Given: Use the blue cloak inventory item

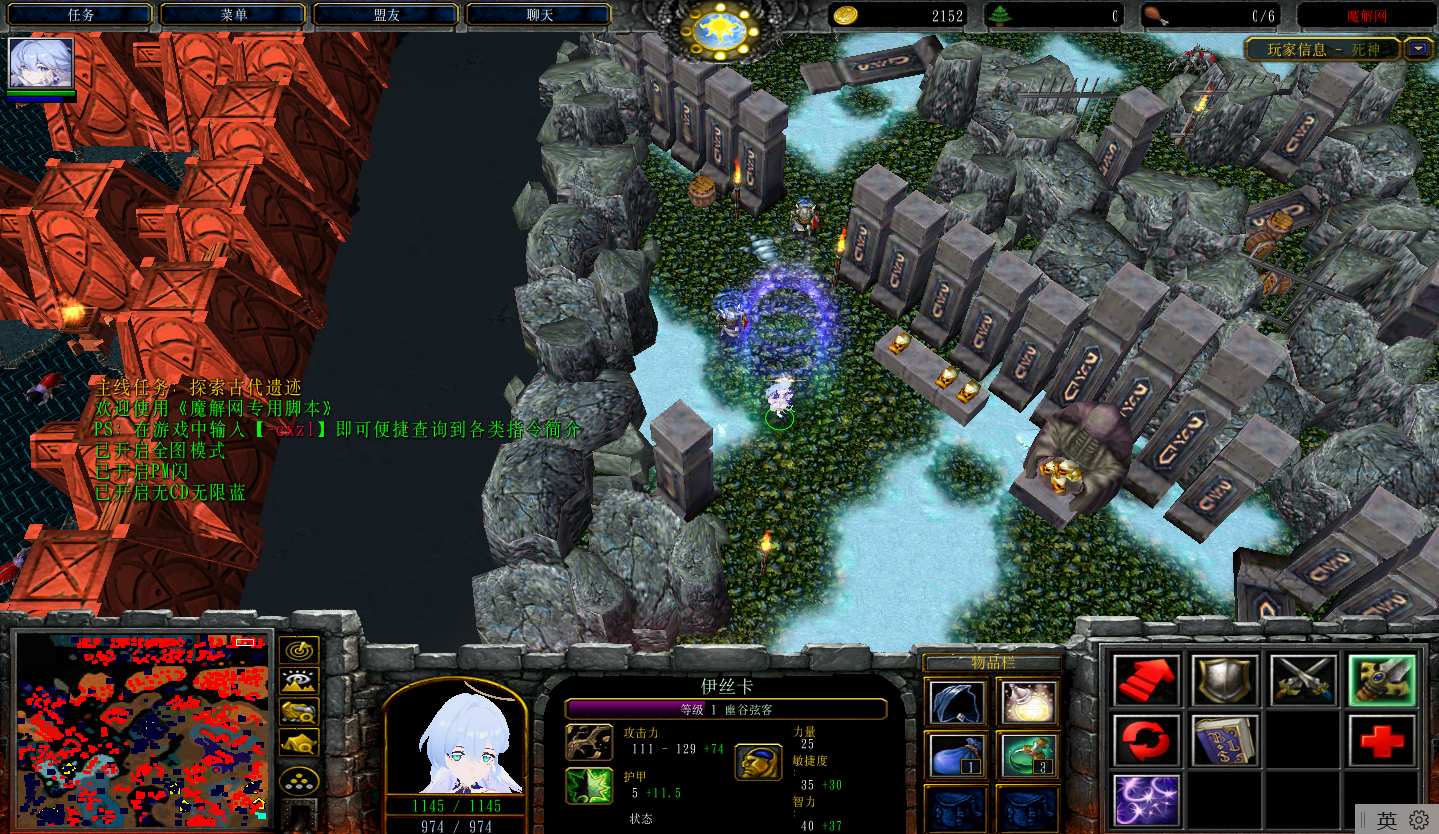Looking at the screenshot, I should click(957, 702).
